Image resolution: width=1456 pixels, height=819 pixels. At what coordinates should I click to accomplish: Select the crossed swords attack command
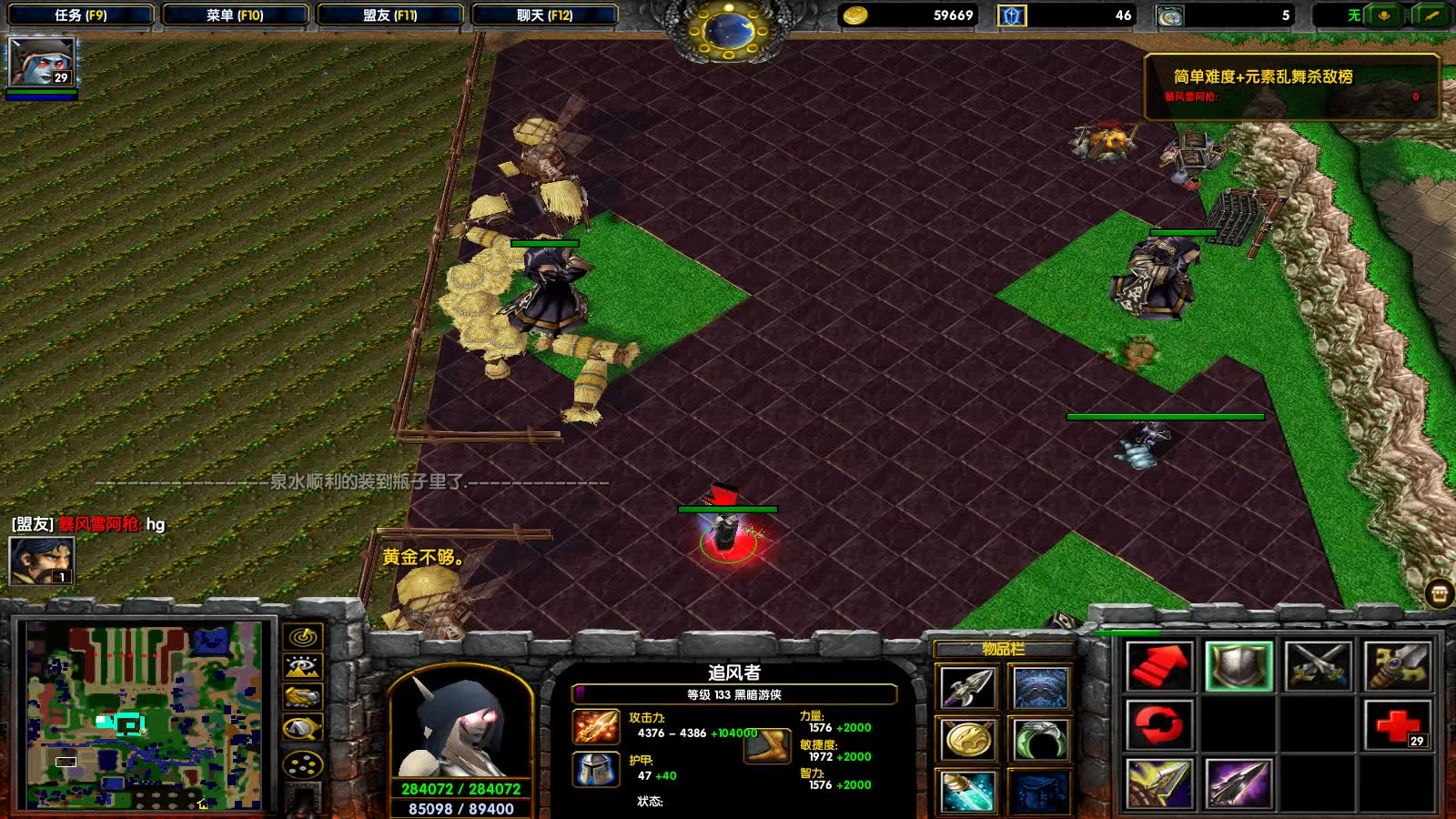point(1318,666)
